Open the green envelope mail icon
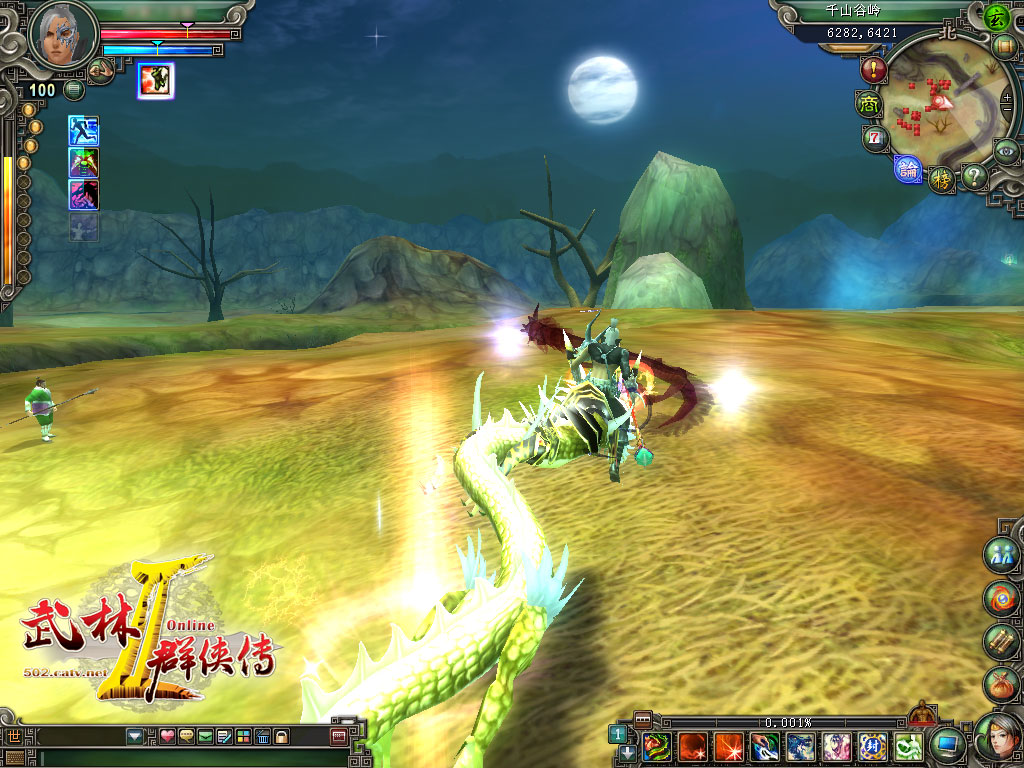Viewport: 1024px width, 768px height. coord(205,737)
